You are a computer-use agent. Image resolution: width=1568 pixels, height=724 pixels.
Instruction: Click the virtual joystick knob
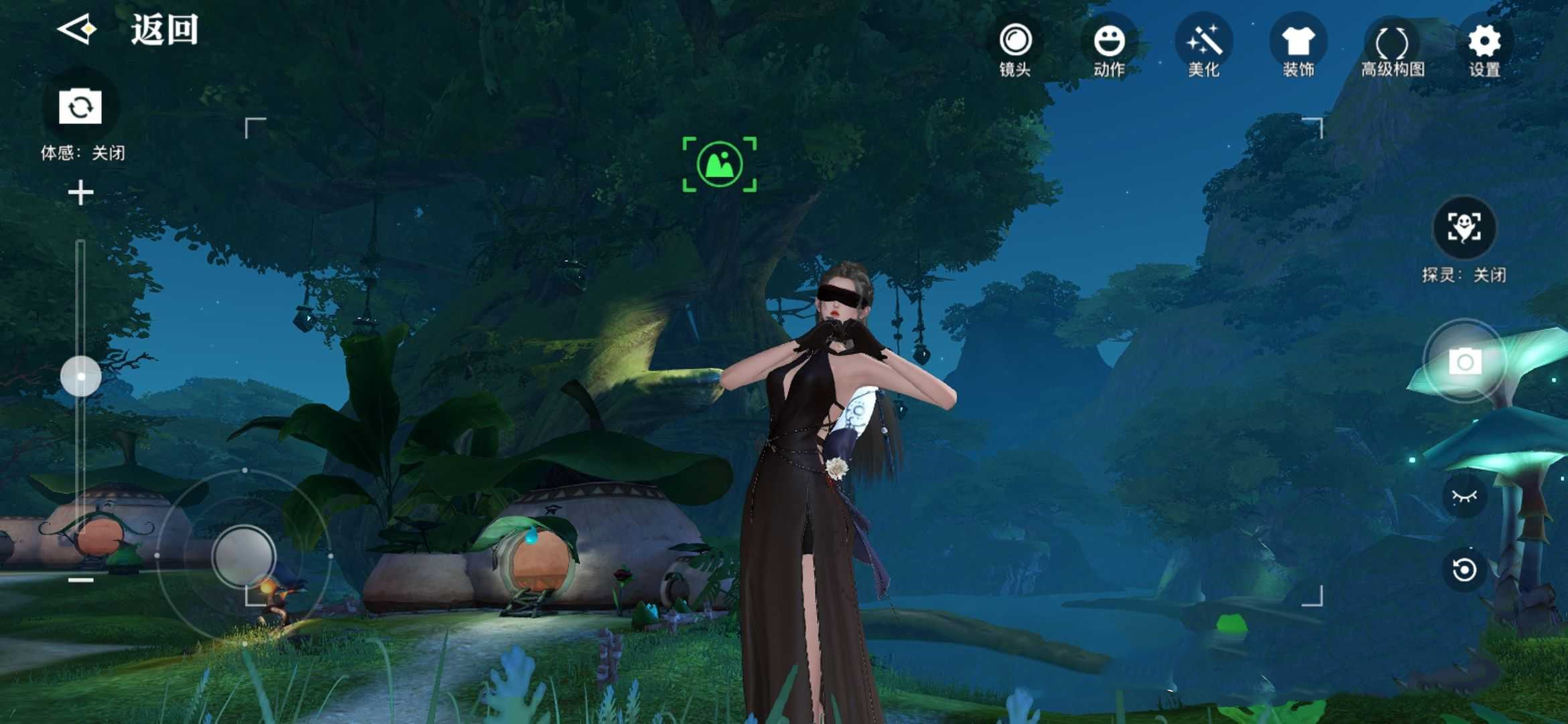(243, 556)
